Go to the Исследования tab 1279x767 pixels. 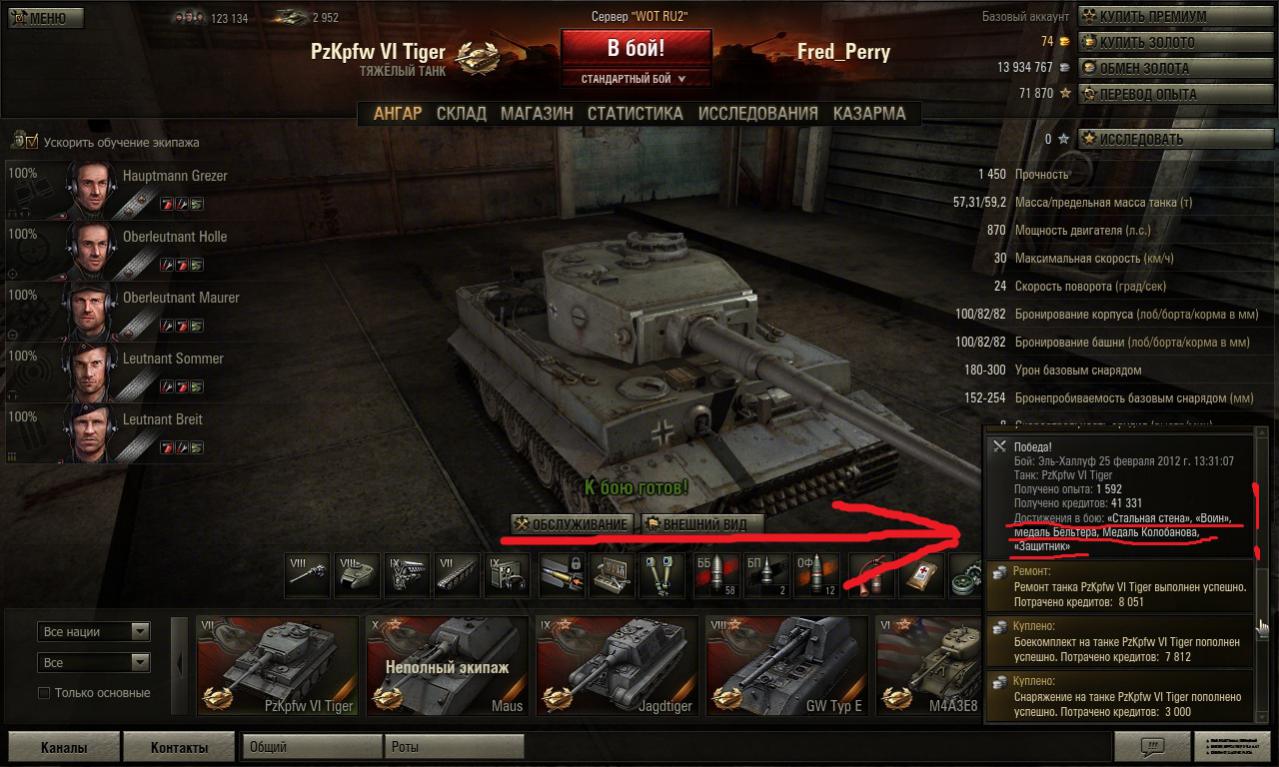click(757, 113)
